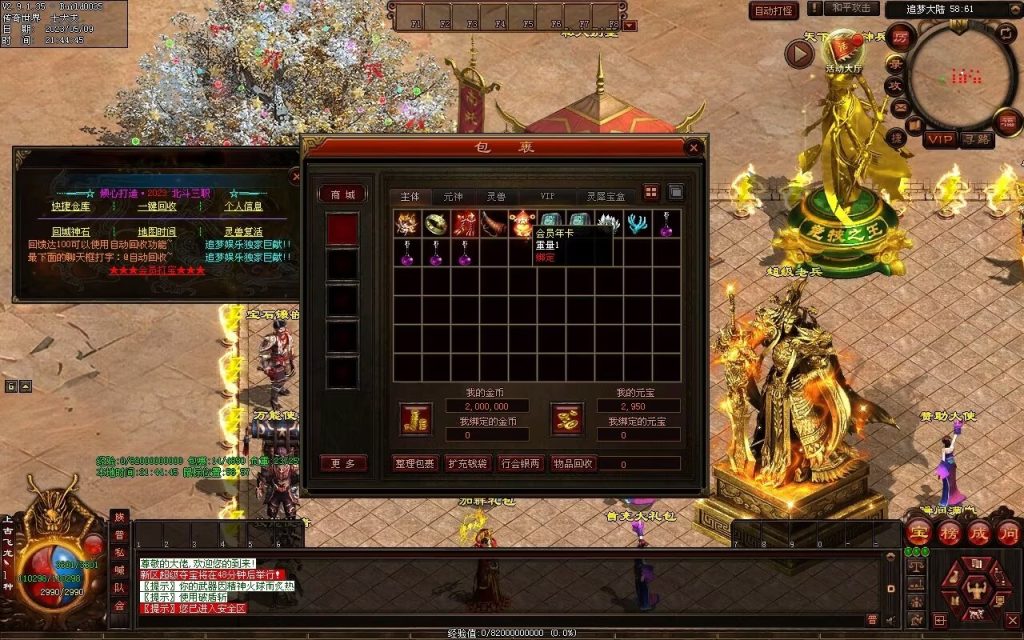
Task: Switch to the 灵兽 tab
Action: 497,196
